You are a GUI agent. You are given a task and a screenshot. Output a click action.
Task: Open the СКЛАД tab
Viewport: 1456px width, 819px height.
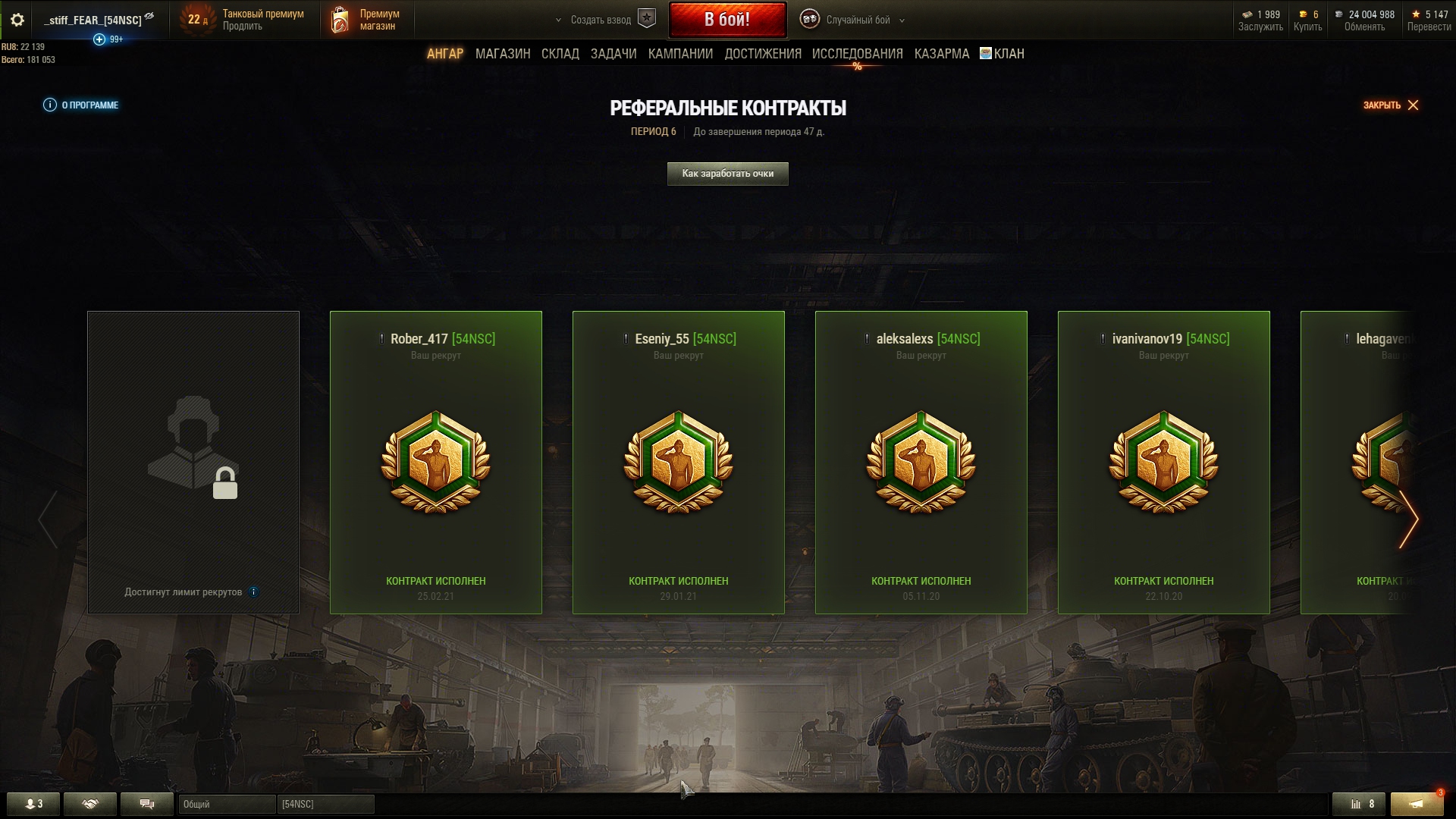pos(560,54)
